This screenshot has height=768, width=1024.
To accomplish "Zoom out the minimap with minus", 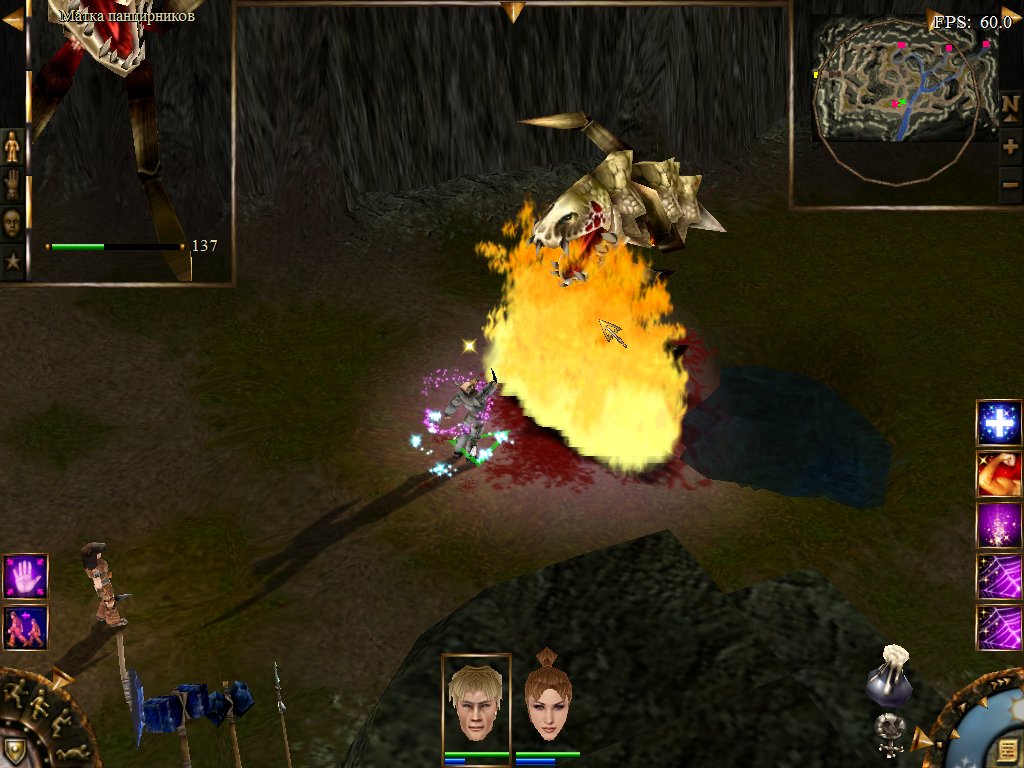I will pos(1010,185).
